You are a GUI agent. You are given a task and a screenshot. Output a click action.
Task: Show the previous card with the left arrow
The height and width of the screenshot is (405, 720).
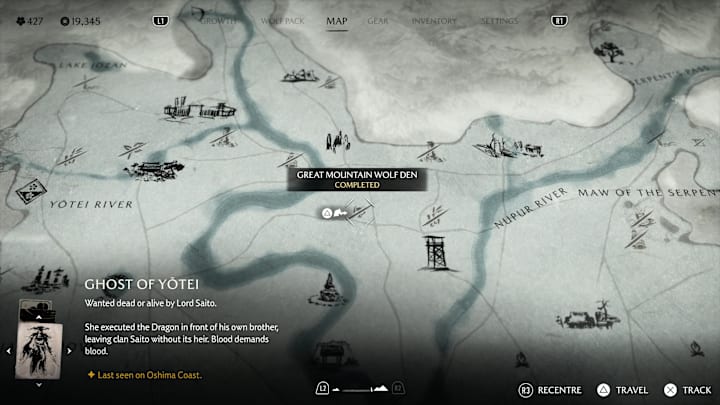tap(9, 351)
